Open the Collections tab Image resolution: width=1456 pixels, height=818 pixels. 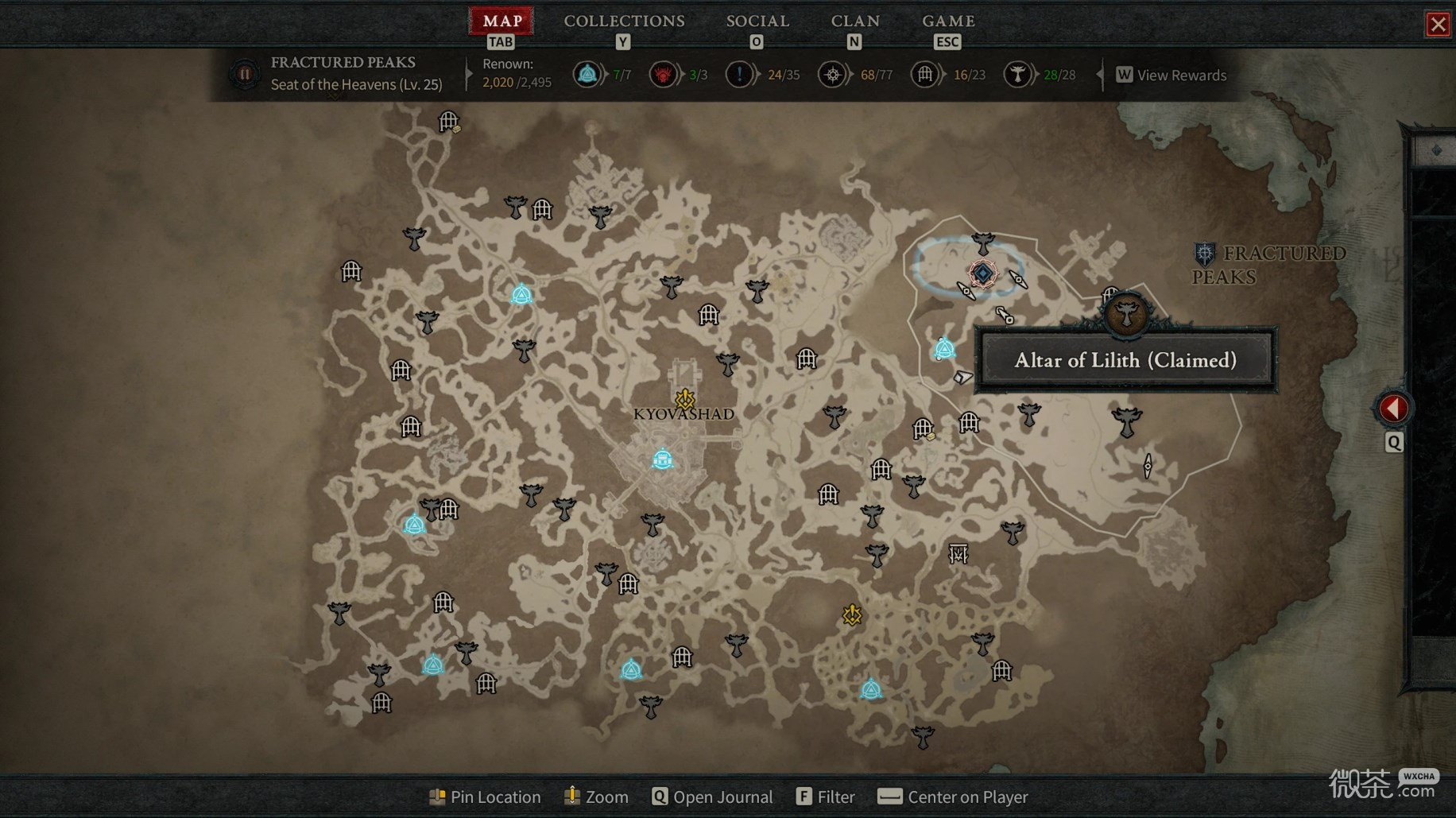click(624, 21)
